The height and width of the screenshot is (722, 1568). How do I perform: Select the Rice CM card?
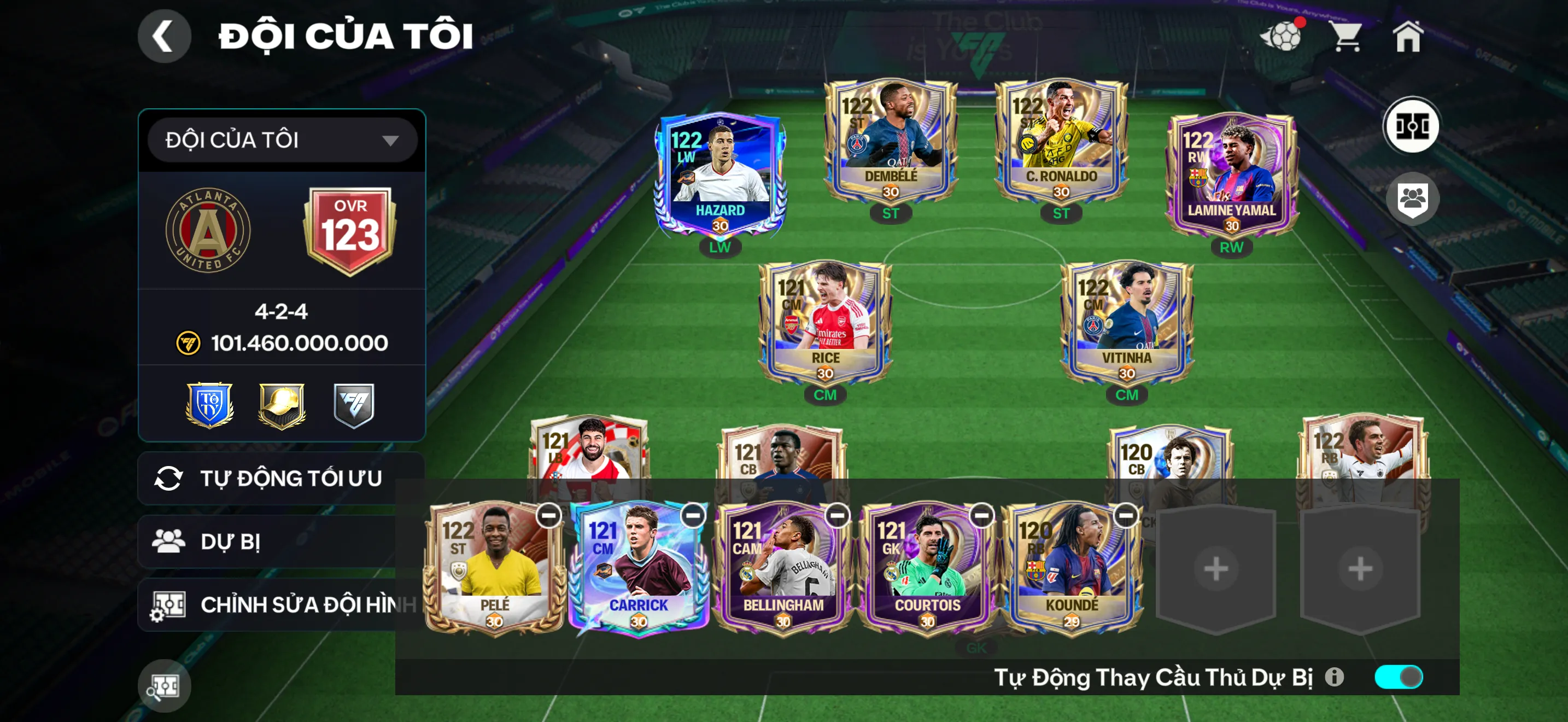click(x=825, y=323)
